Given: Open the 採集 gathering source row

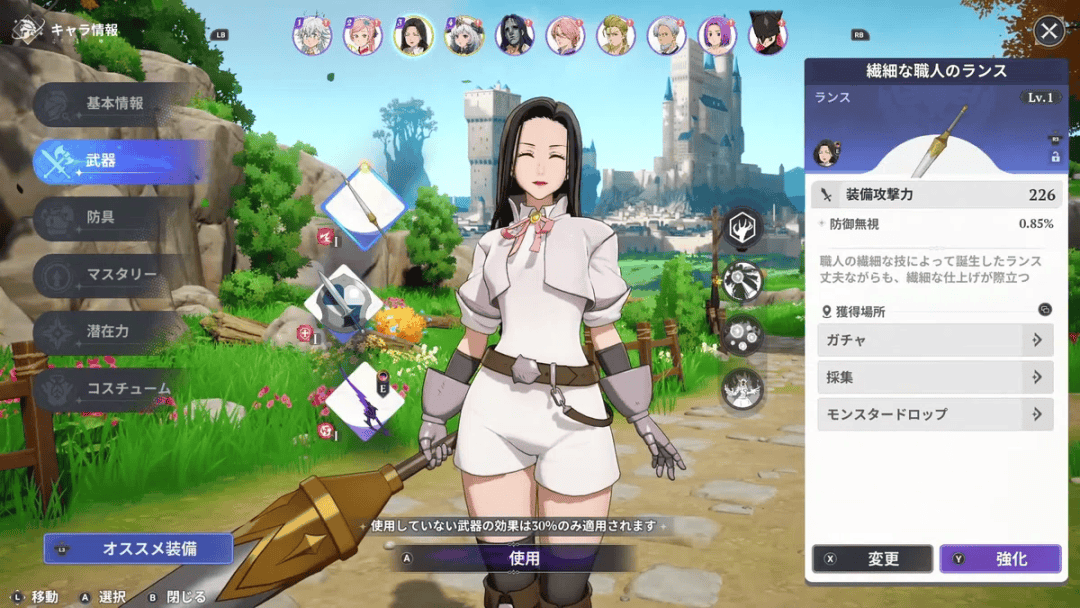Looking at the screenshot, I should [x=935, y=377].
